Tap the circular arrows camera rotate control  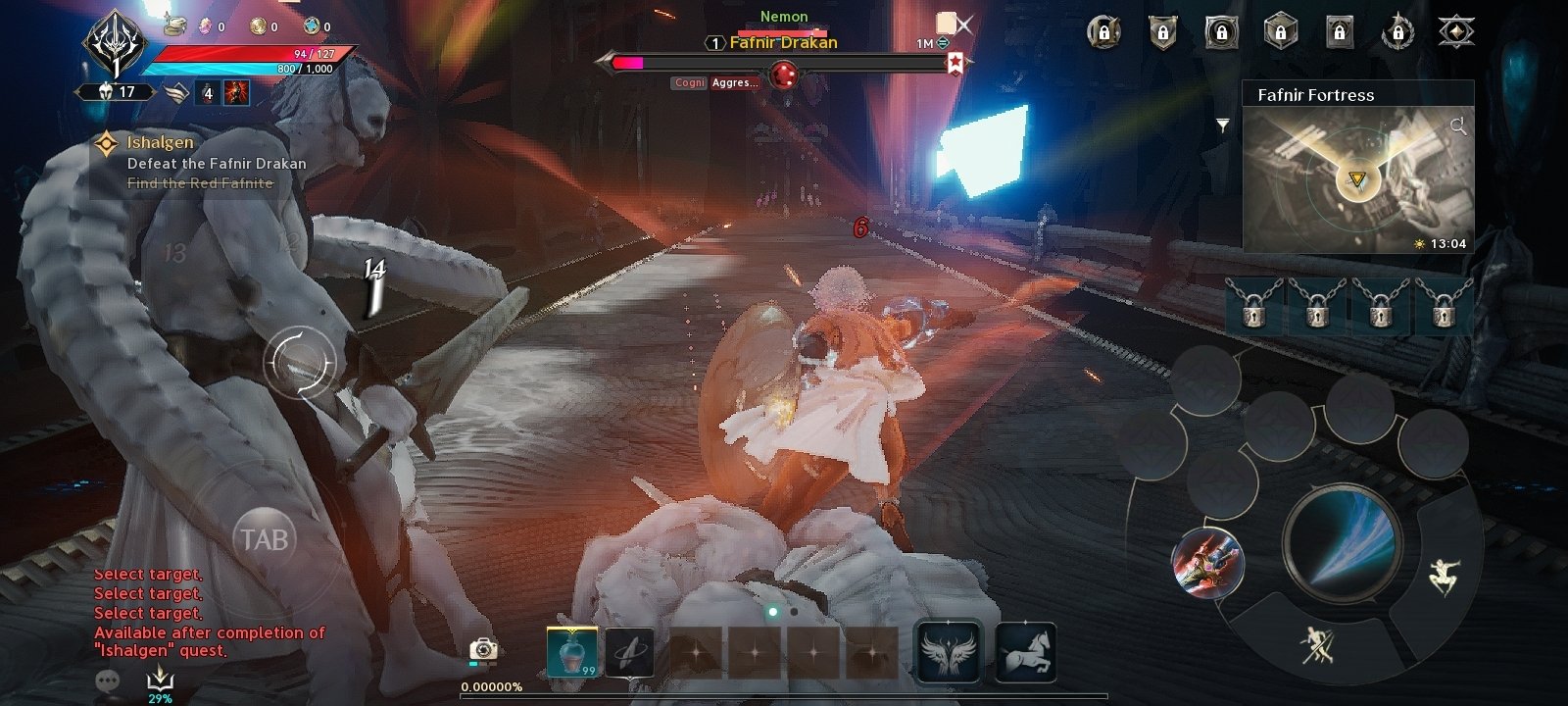point(301,363)
